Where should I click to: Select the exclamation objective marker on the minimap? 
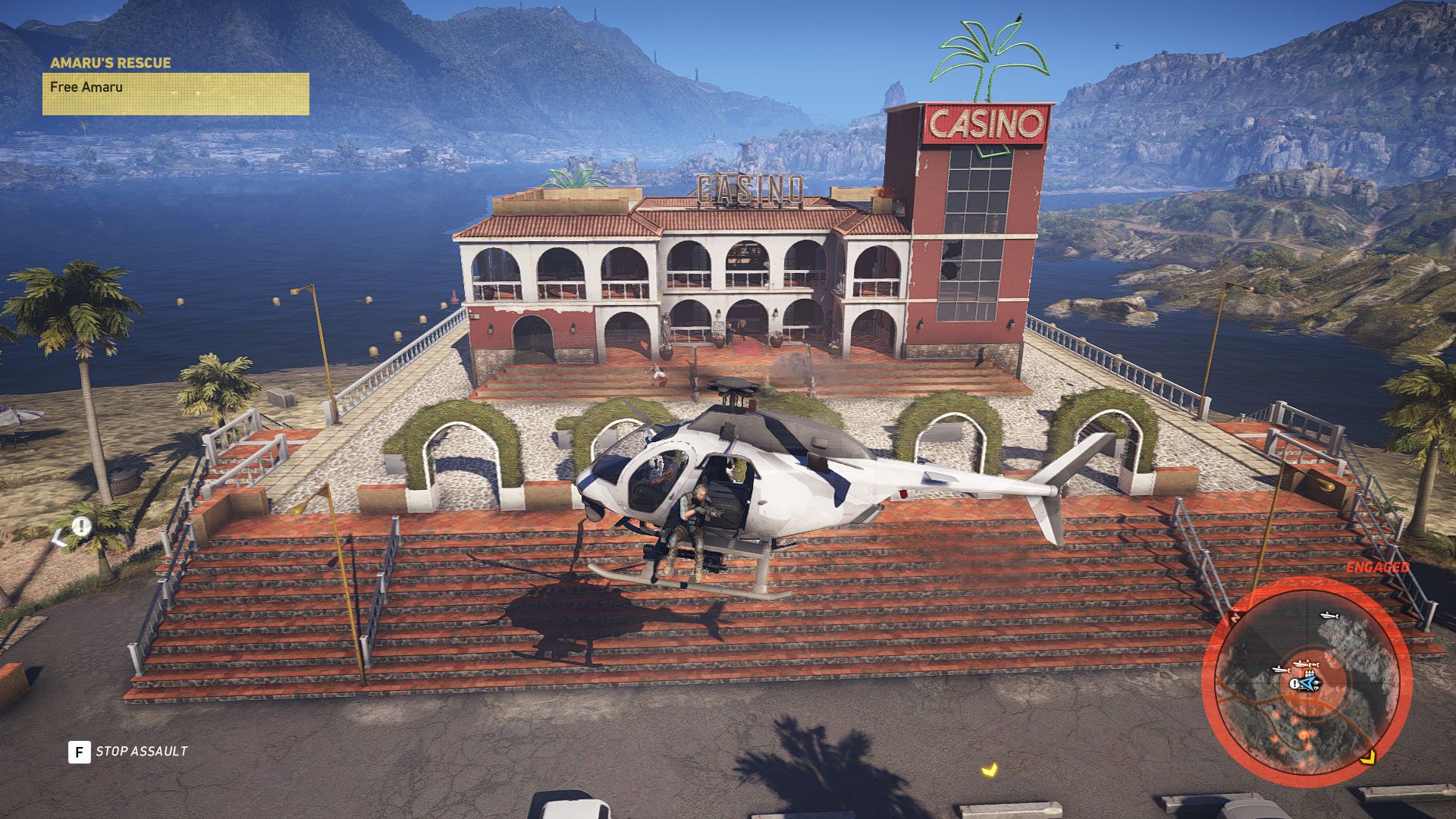pyautogui.click(x=1294, y=683)
